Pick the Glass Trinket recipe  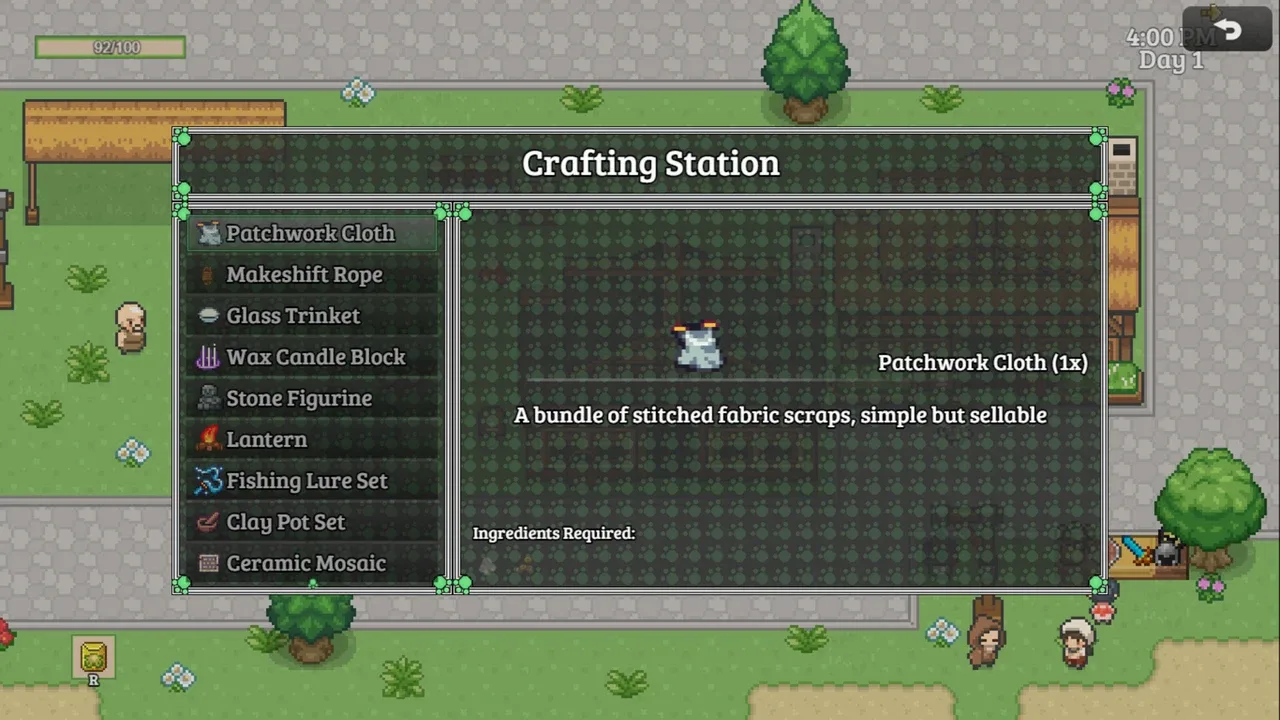click(293, 316)
